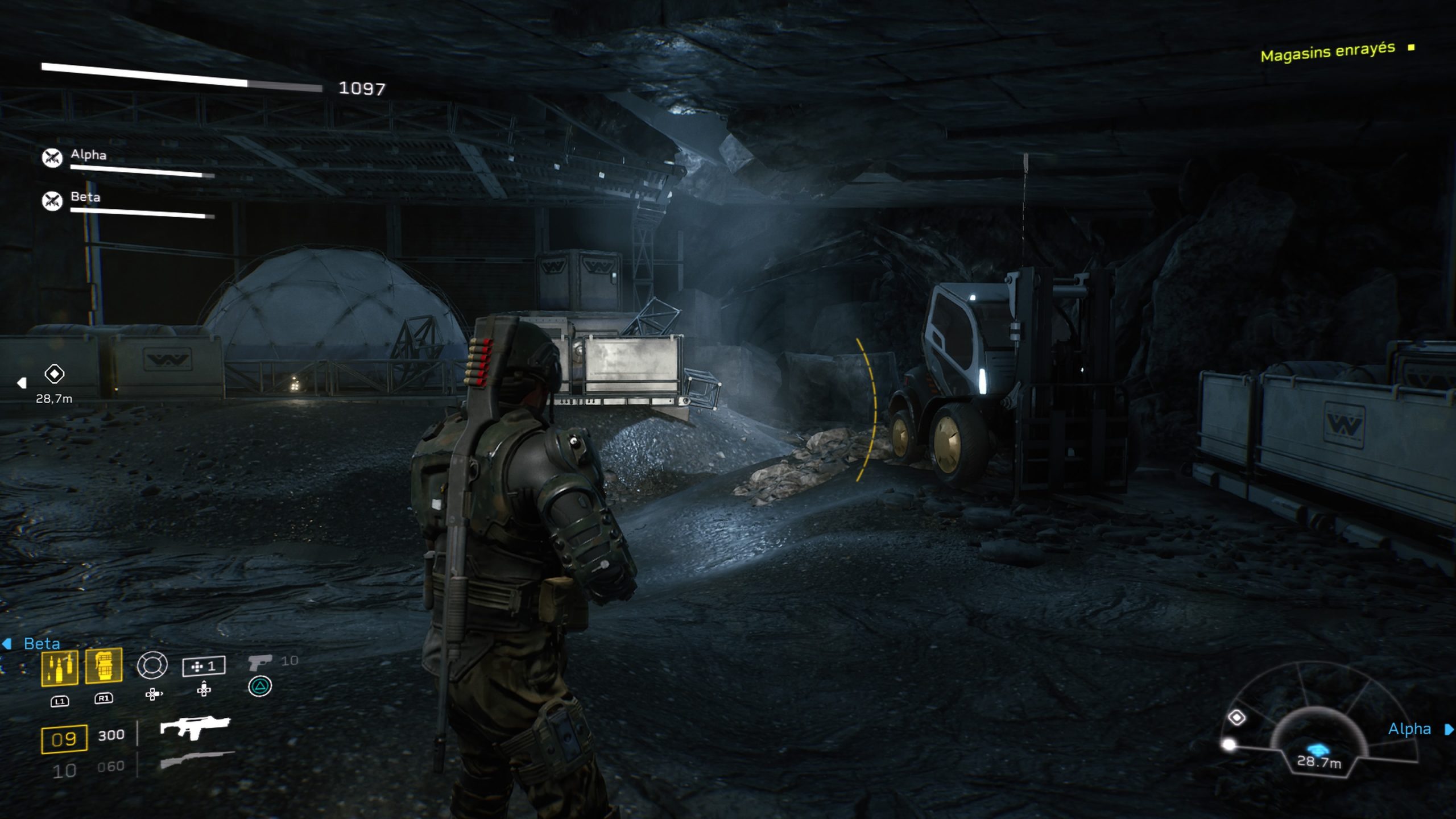Use the yellow grenade ability icon
Viewport: 1456px width, 819px height.
pos(104,665)
